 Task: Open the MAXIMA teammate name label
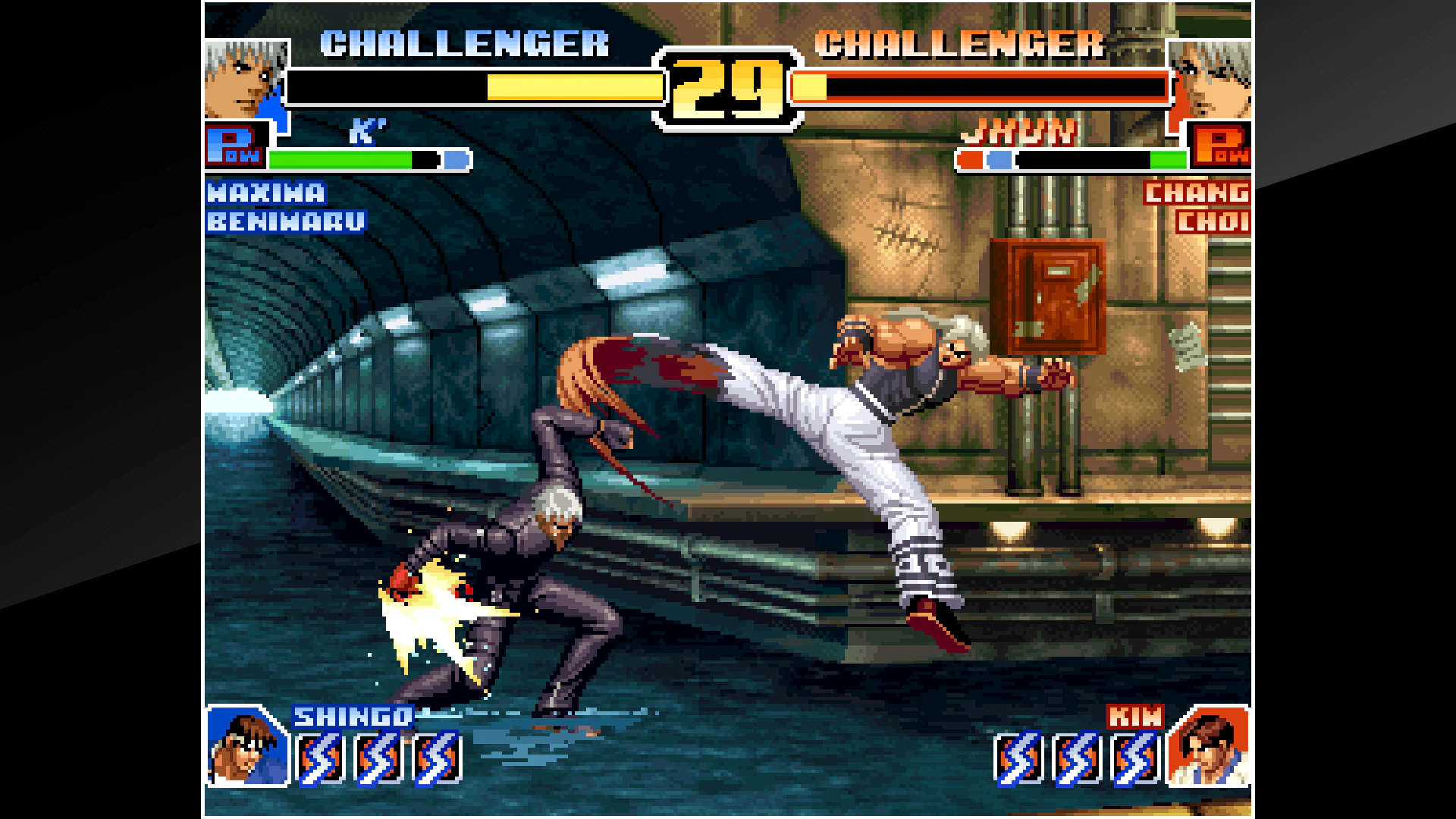click(x=267, y=194)
